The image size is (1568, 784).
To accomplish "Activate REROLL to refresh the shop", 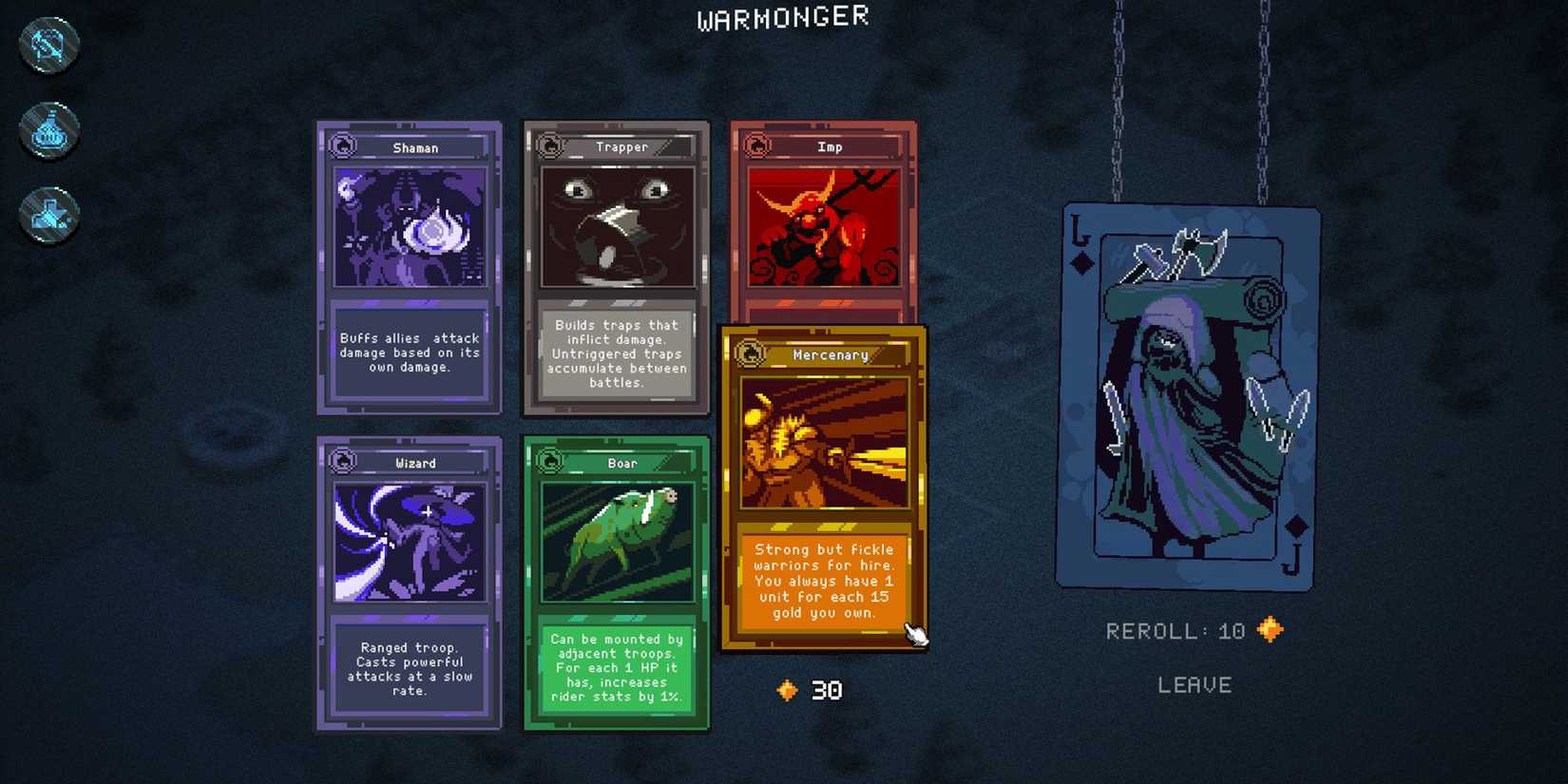I will click(1180, 629).
